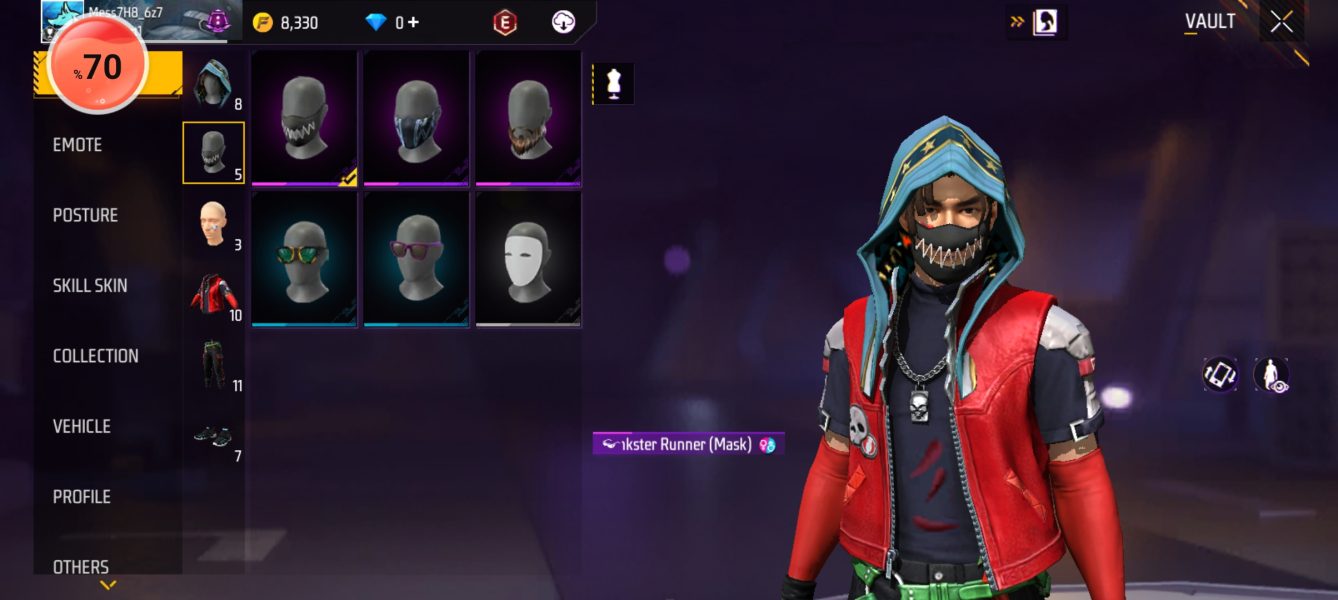Open the Profile section
This screenshot has width=1338, height=600.
82,497
